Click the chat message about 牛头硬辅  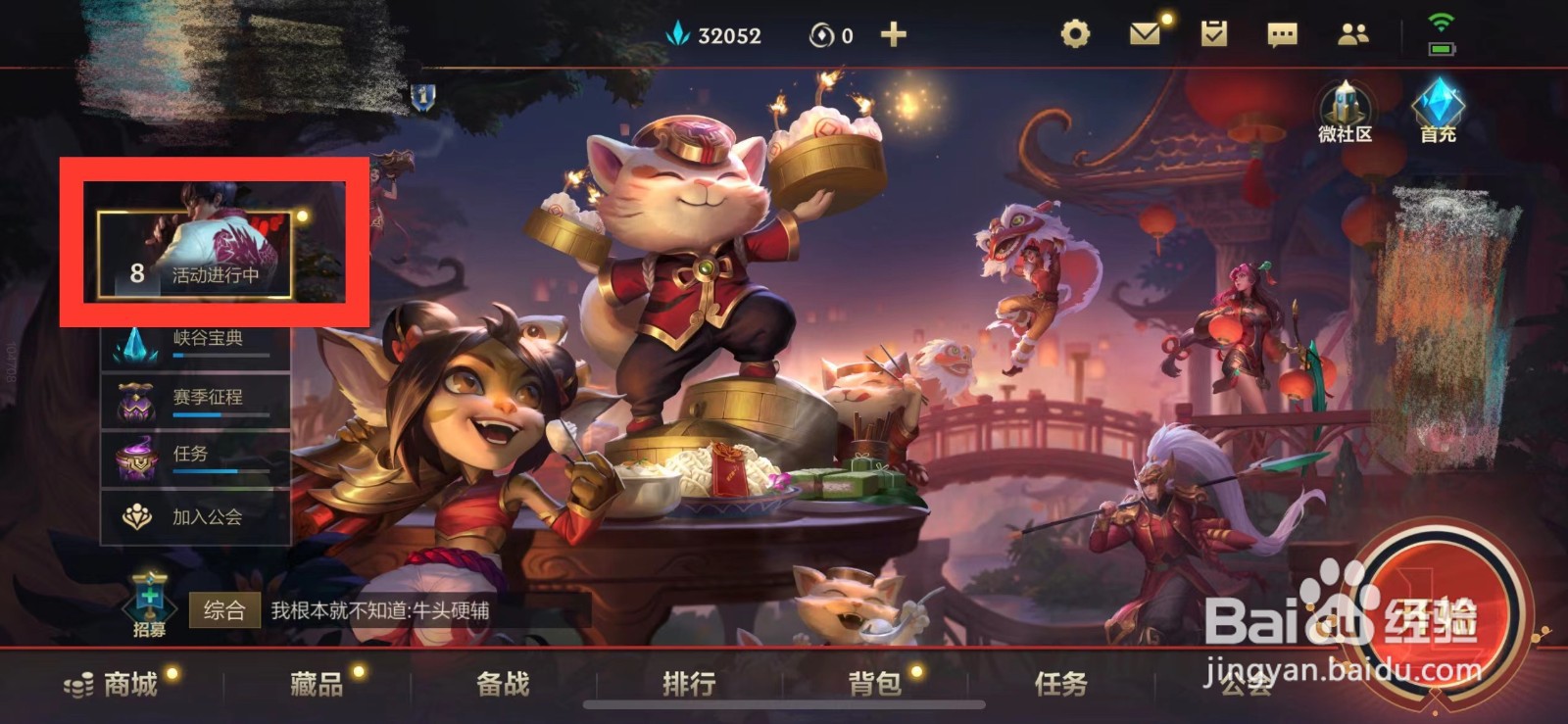pos(382,609)
